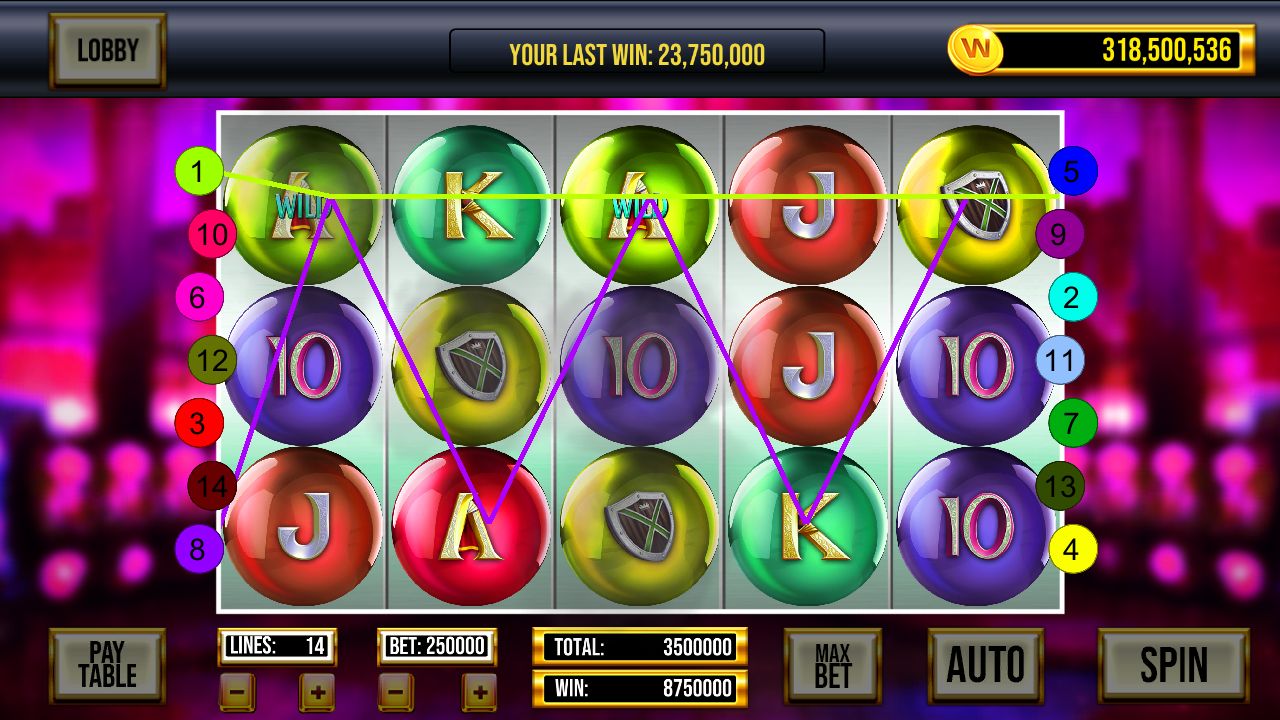
Task: Click the gold W coin icon
Action: click(975, 49)
